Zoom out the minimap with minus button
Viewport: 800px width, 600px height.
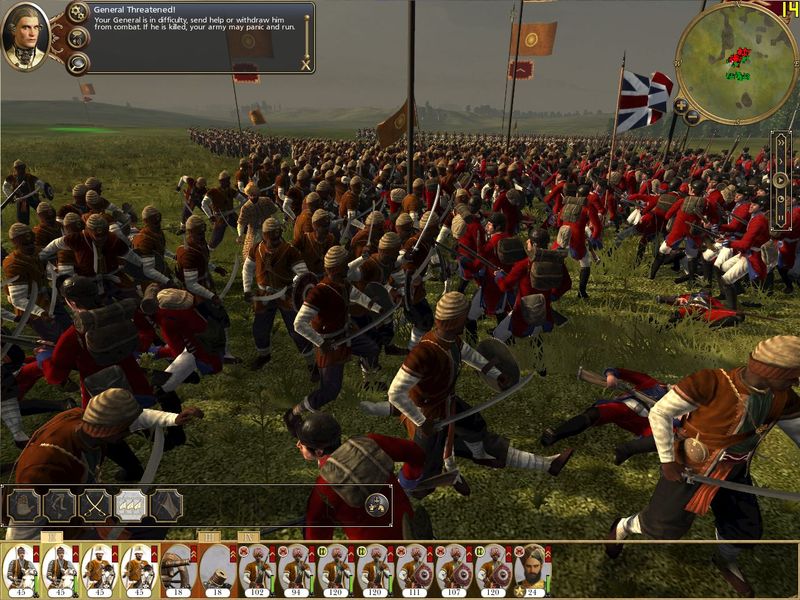click(x=691, y=116)
